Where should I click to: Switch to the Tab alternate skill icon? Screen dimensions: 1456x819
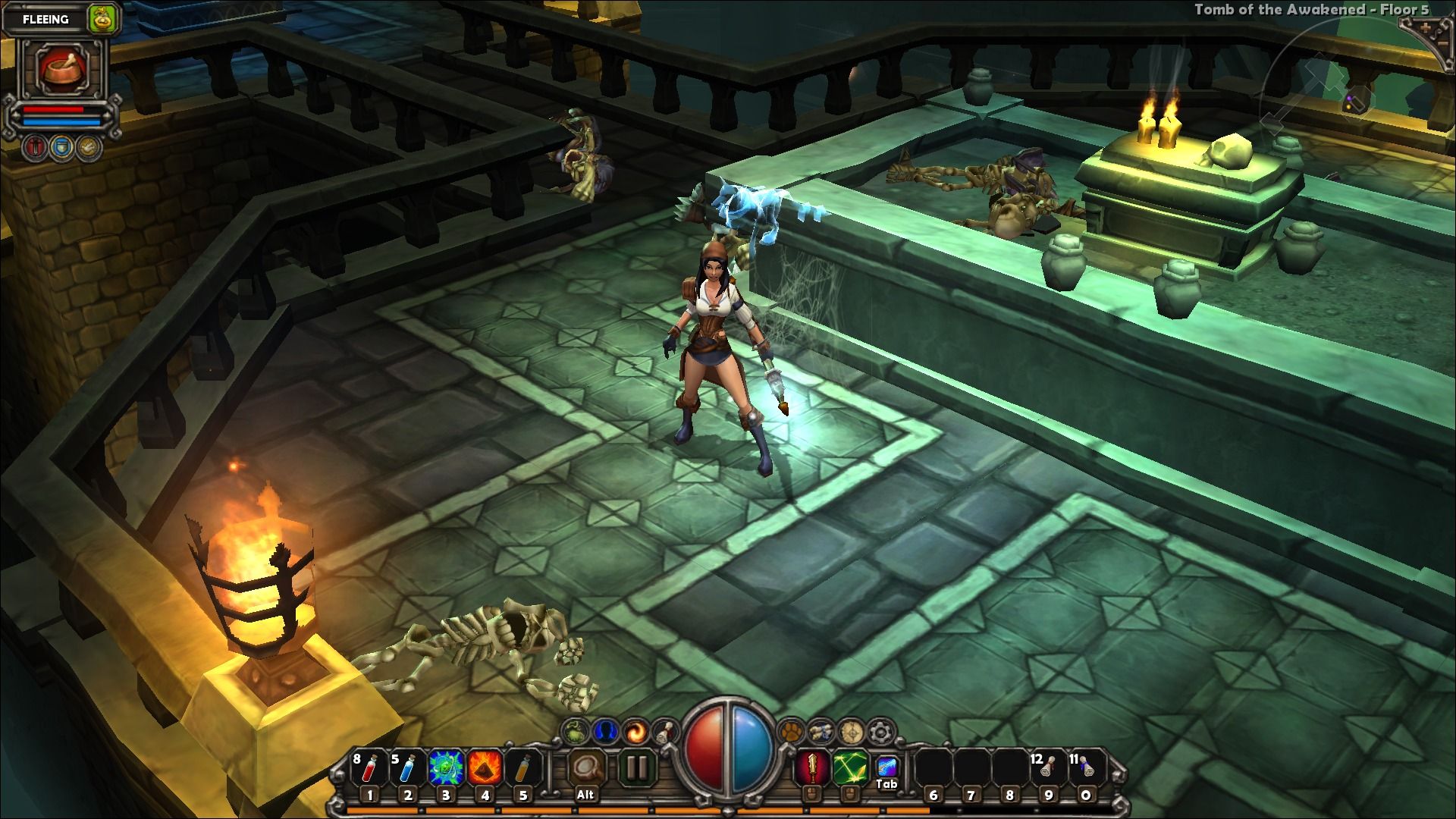tap(886, 767)
